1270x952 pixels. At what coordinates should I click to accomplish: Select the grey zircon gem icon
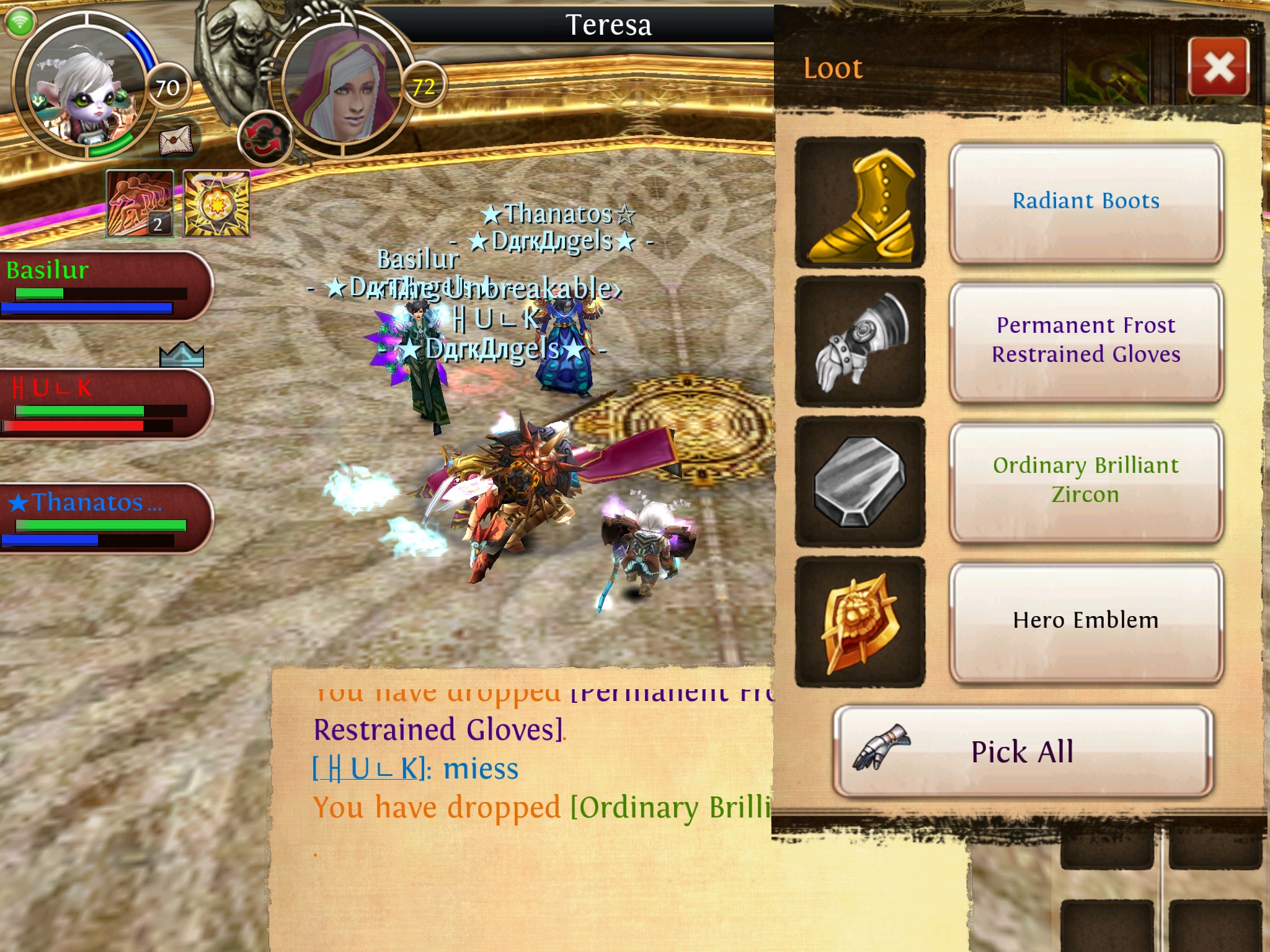[x=860, y=482]
